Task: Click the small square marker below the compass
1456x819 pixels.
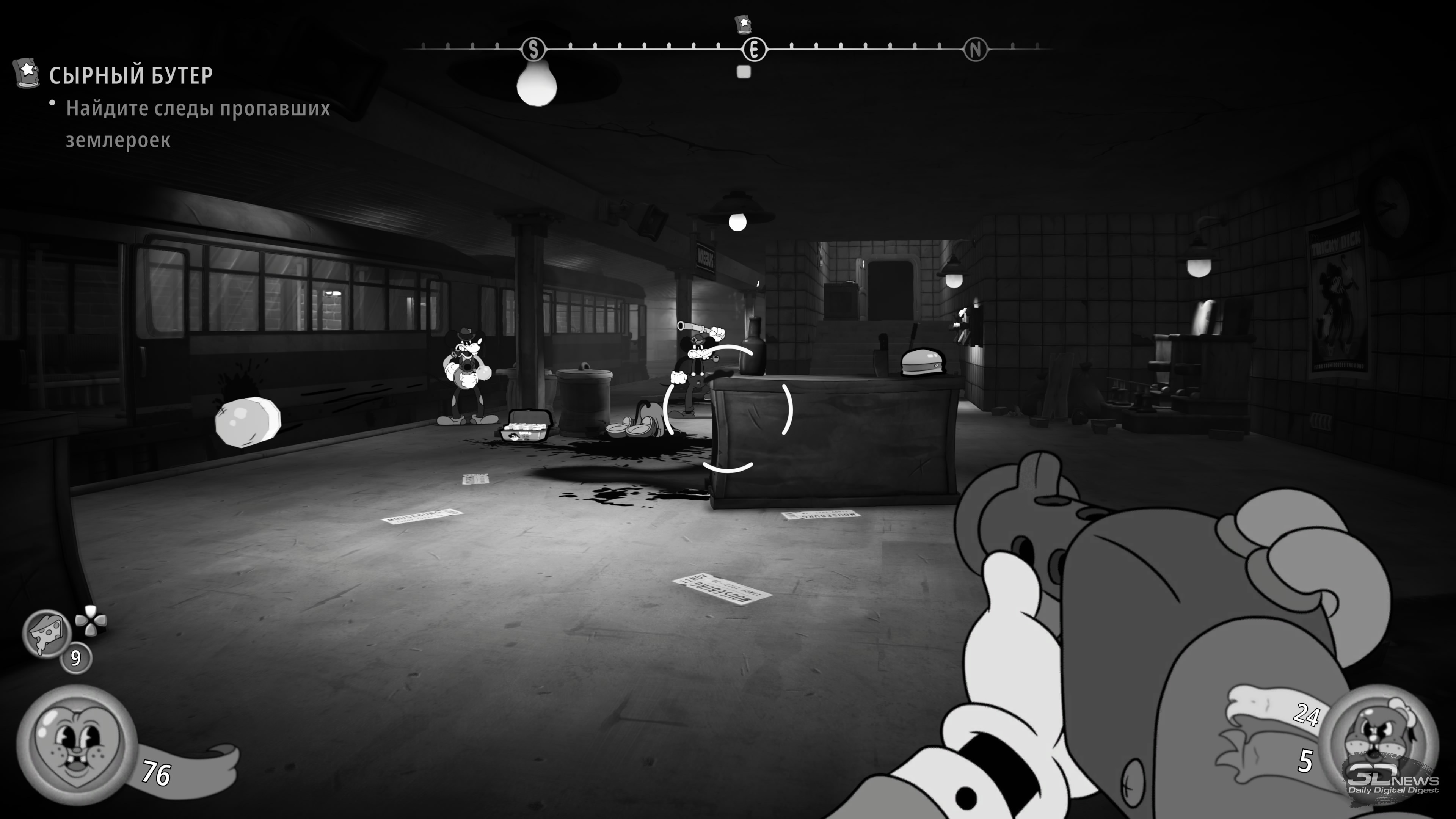Action: (744, 72)
